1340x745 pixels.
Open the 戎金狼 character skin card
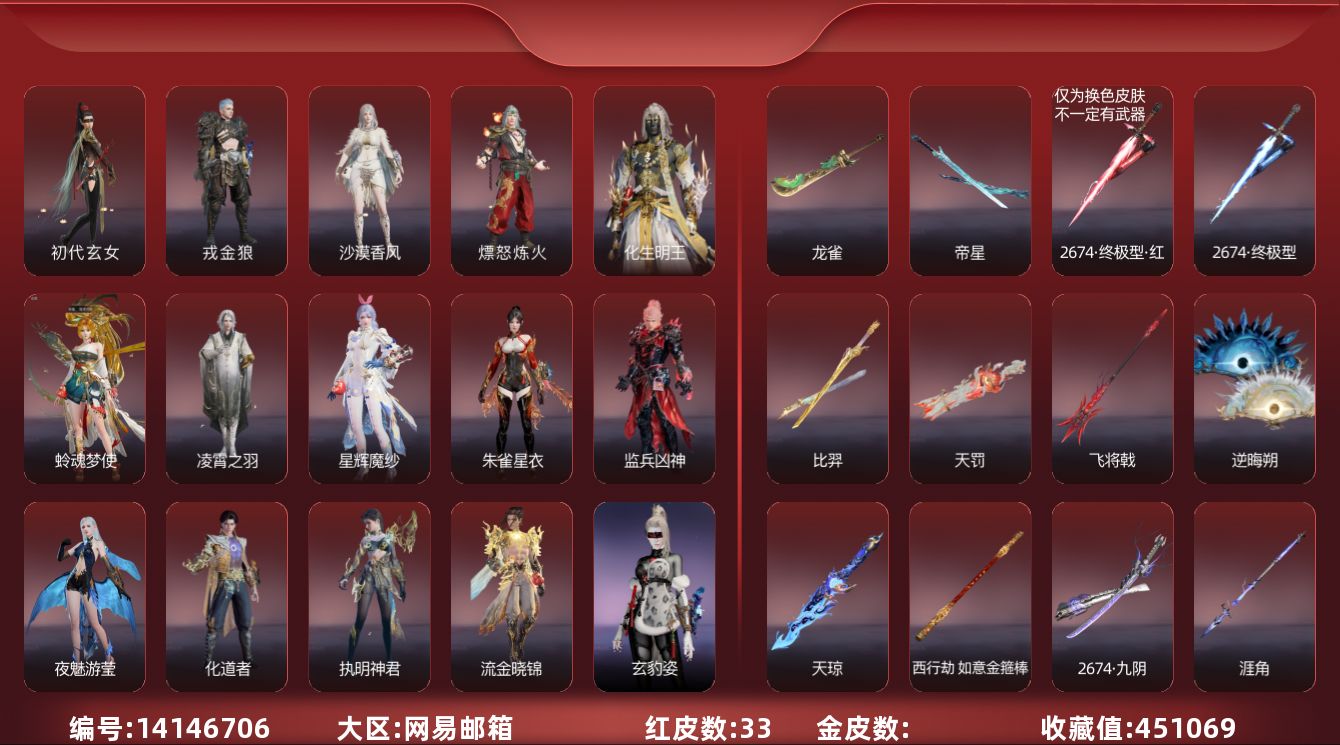tap(227, 178)
